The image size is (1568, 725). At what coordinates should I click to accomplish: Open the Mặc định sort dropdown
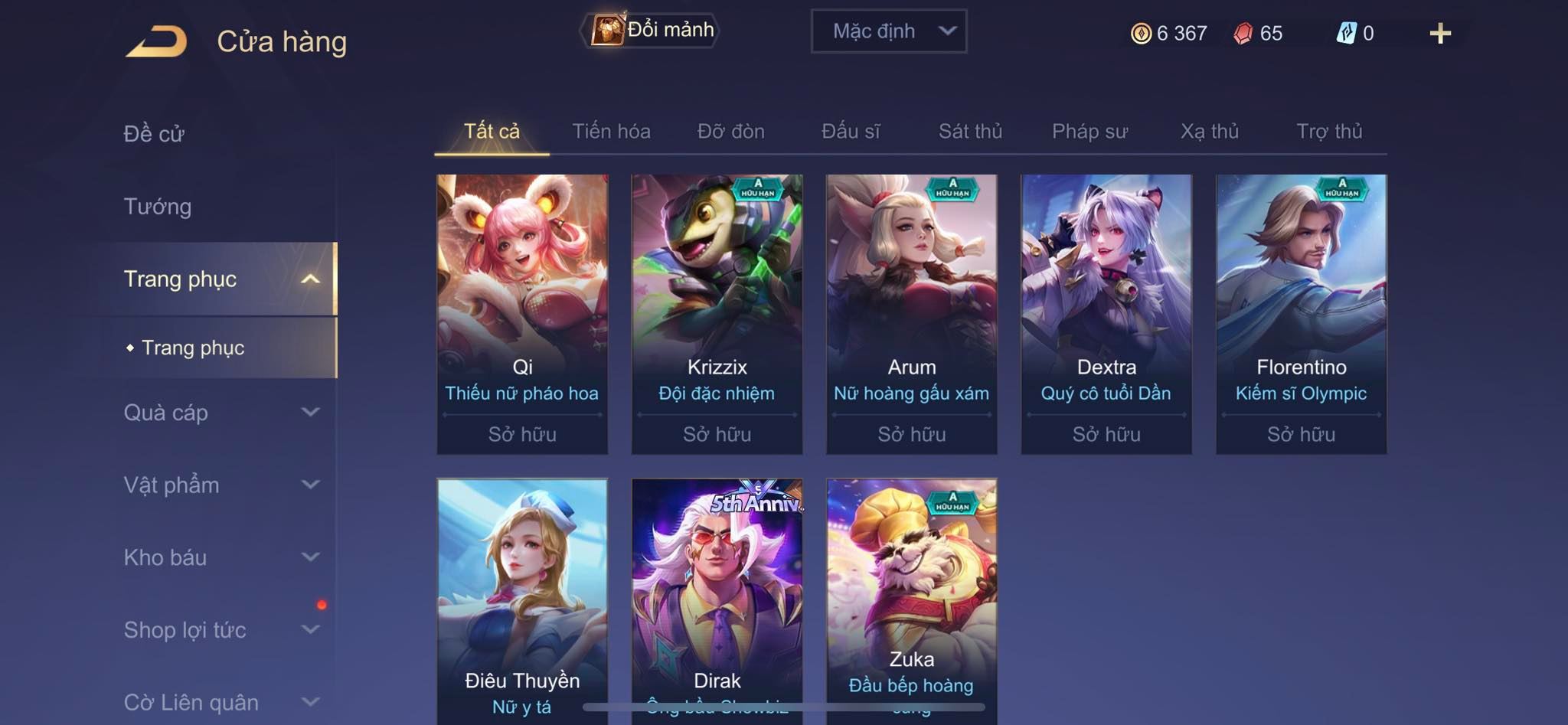(x=888, y=31)
